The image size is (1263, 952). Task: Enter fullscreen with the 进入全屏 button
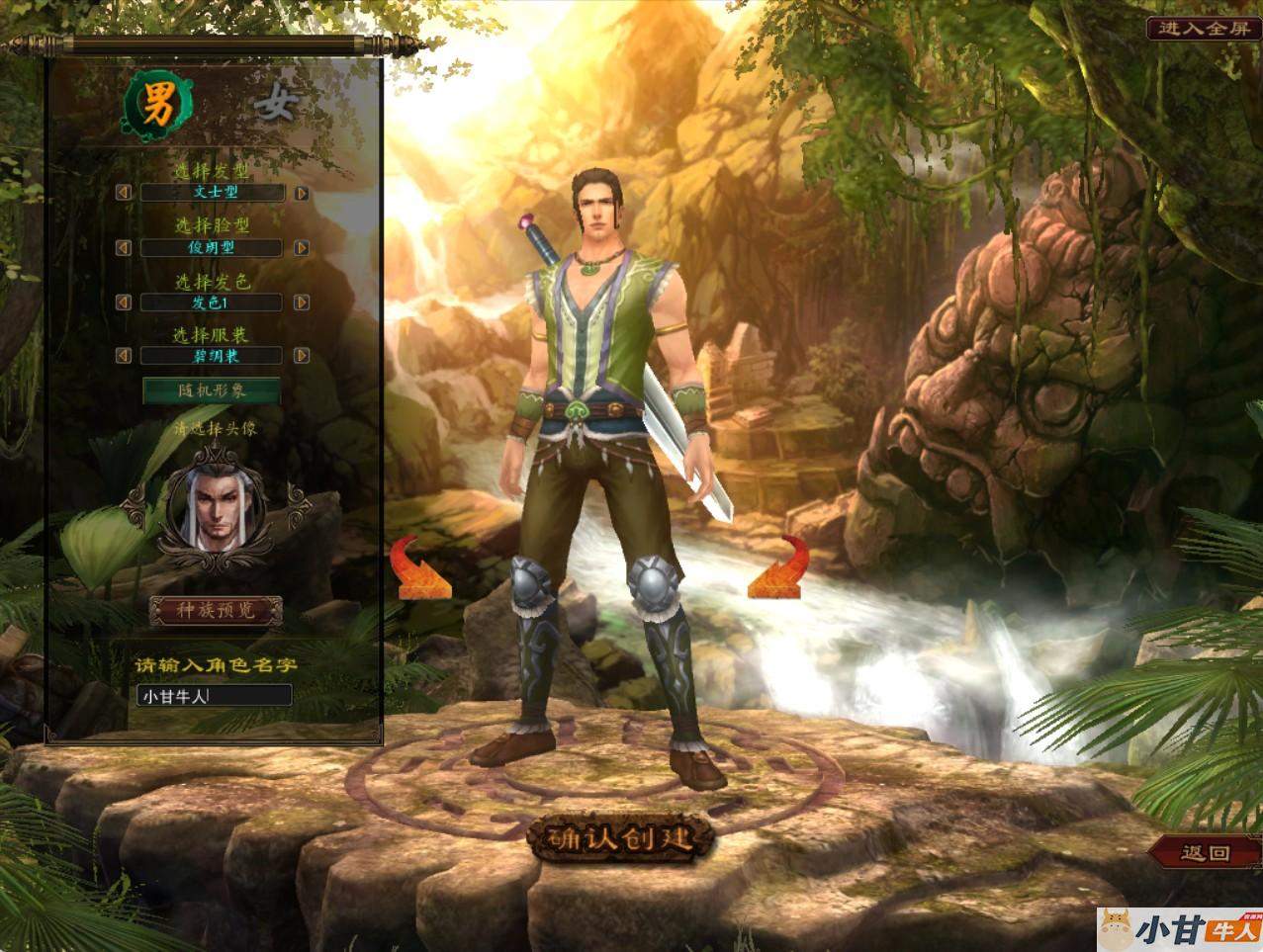click(1205, 28)
